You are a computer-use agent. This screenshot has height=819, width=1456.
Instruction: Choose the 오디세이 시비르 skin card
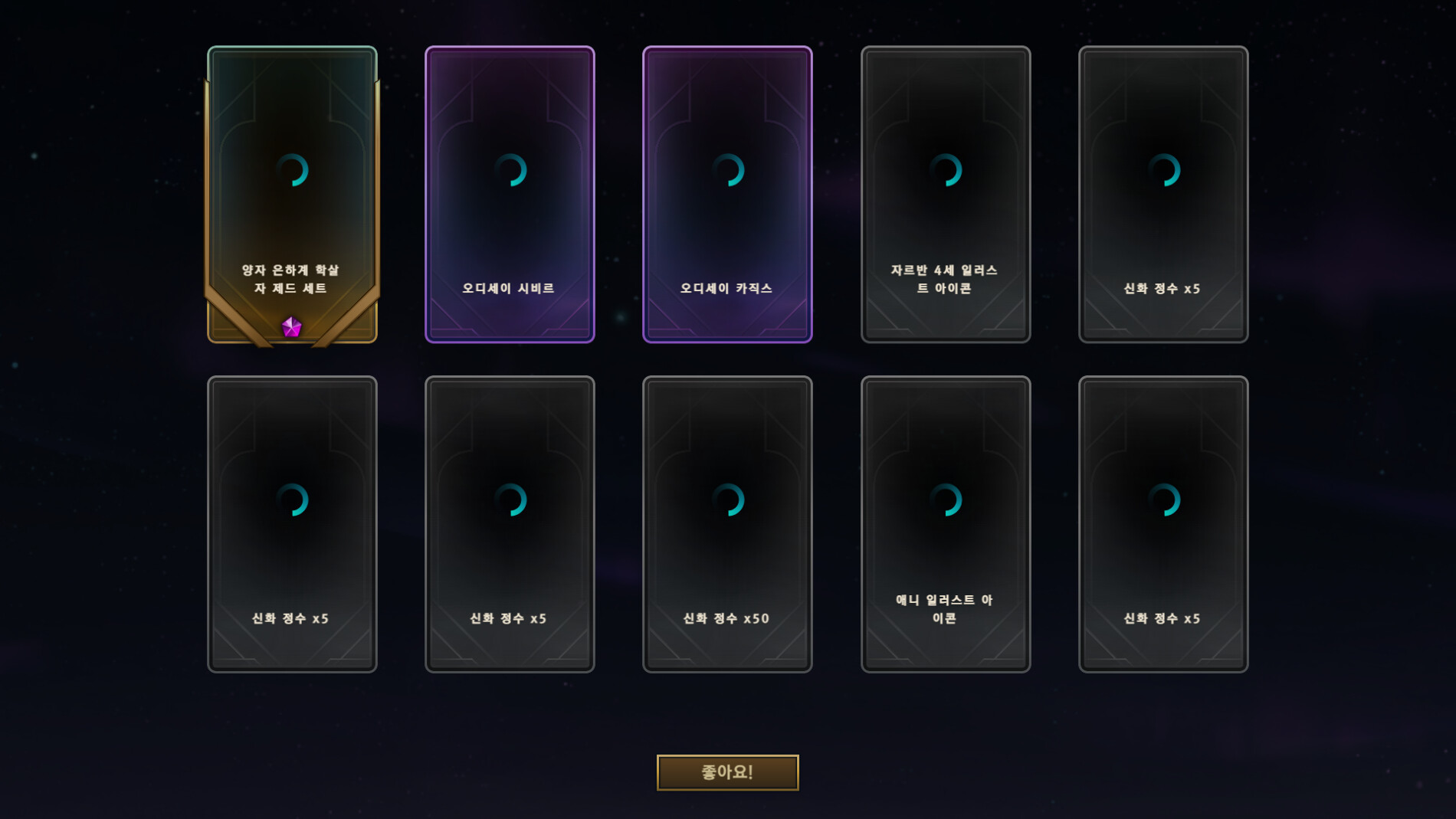click(x=510, y=195)
